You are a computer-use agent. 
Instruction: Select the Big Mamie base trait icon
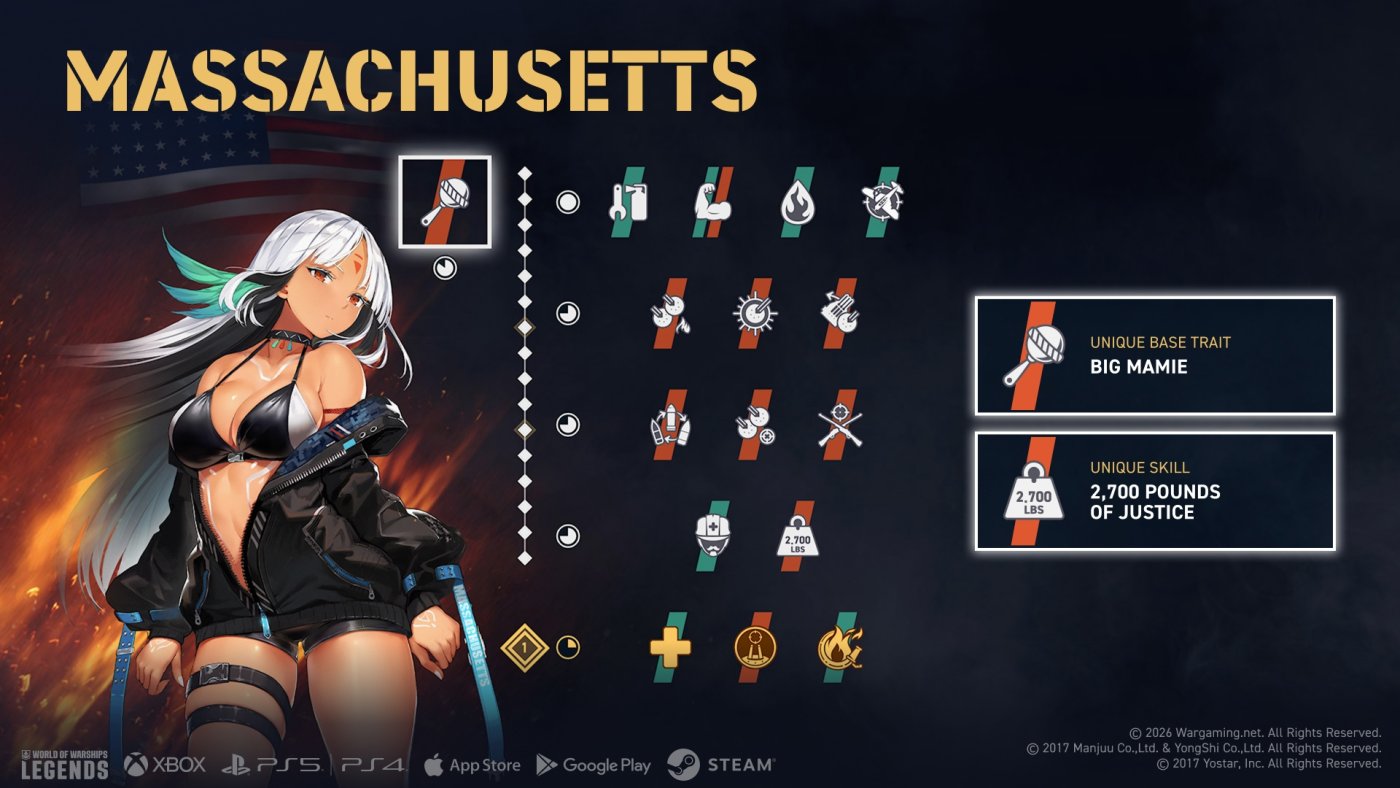[445, 201]
